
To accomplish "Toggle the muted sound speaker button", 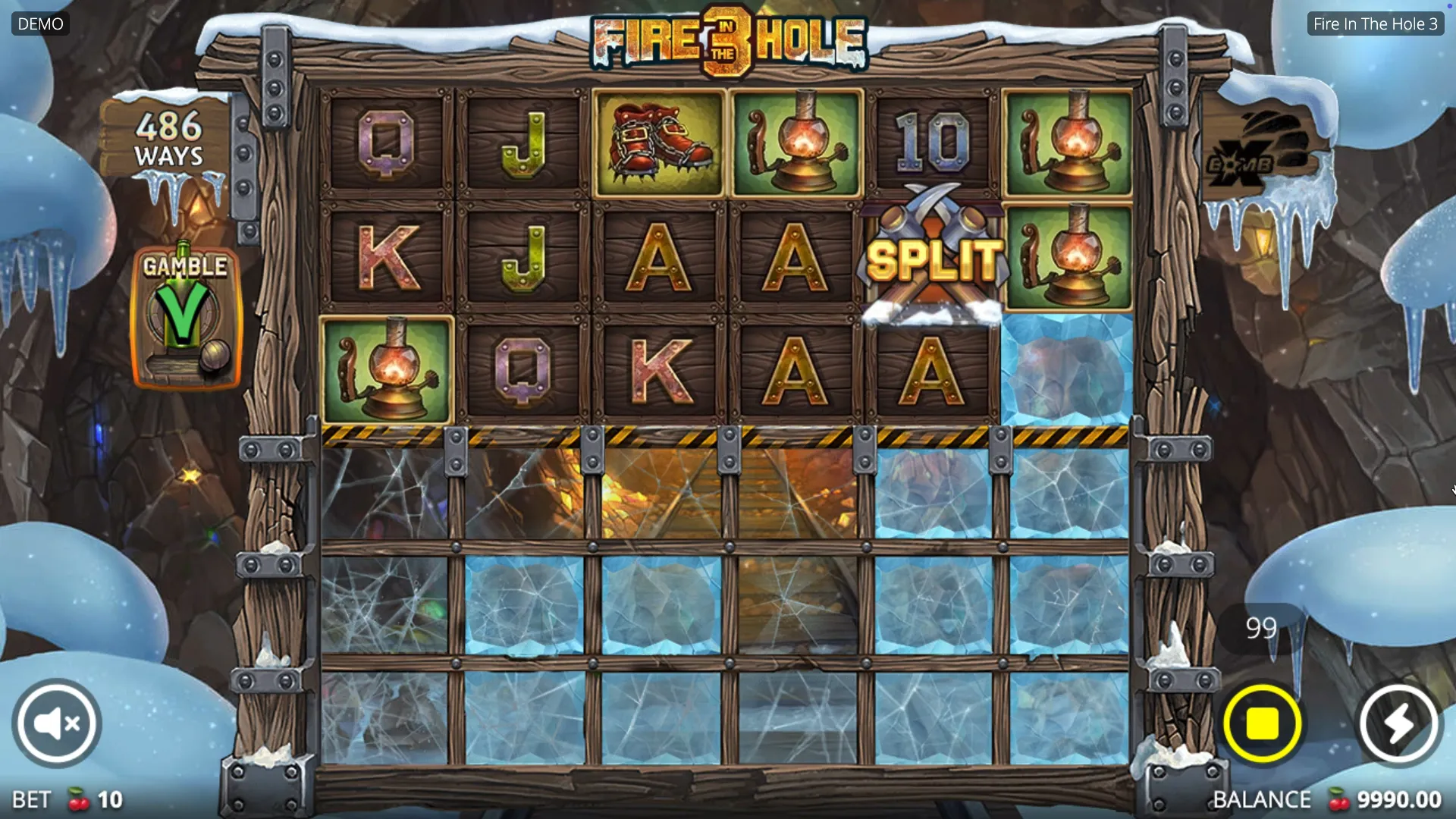I will click(x=57, y=723).
